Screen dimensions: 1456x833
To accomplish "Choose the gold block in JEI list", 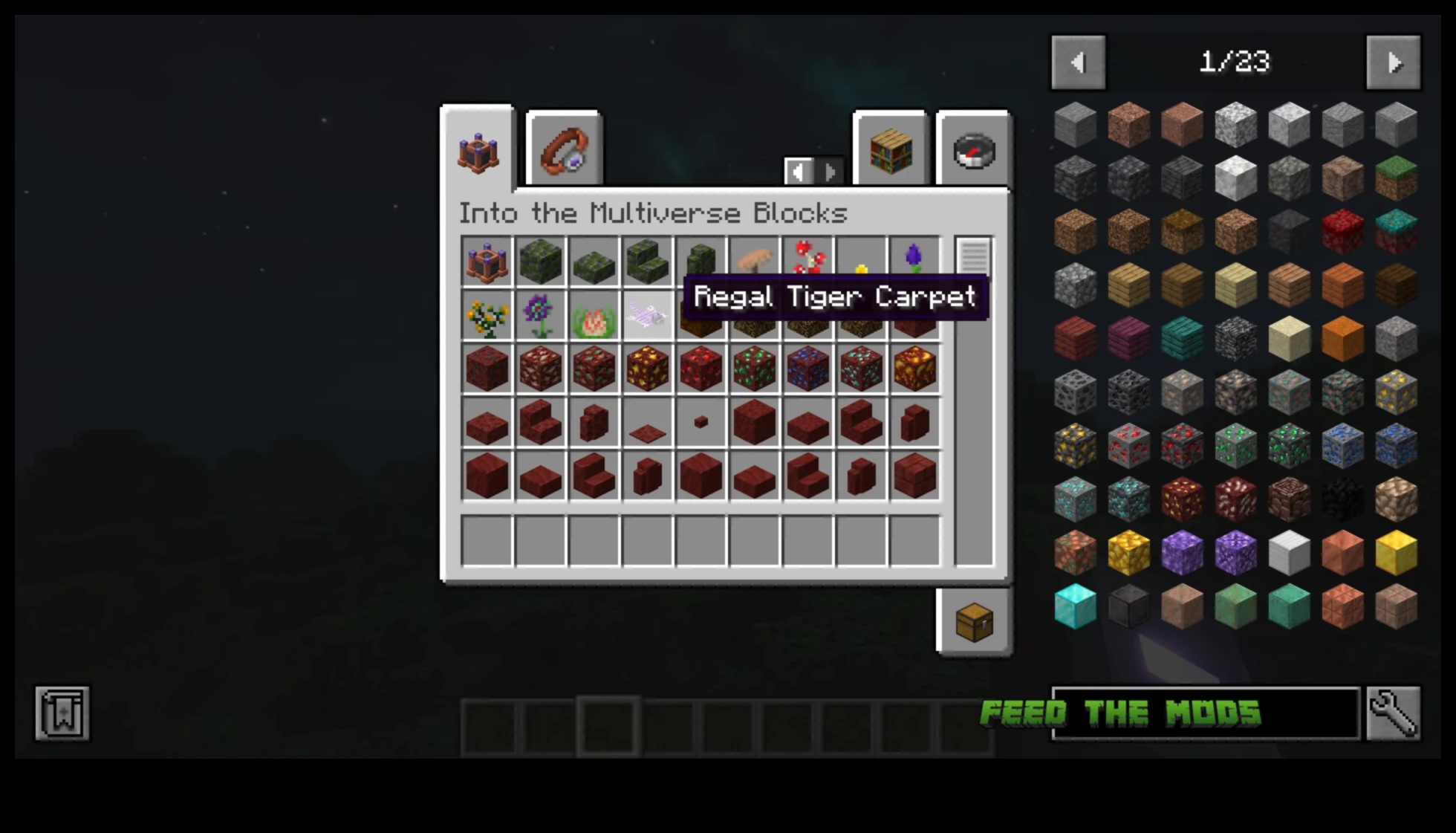I will (x=1396, y=553).
